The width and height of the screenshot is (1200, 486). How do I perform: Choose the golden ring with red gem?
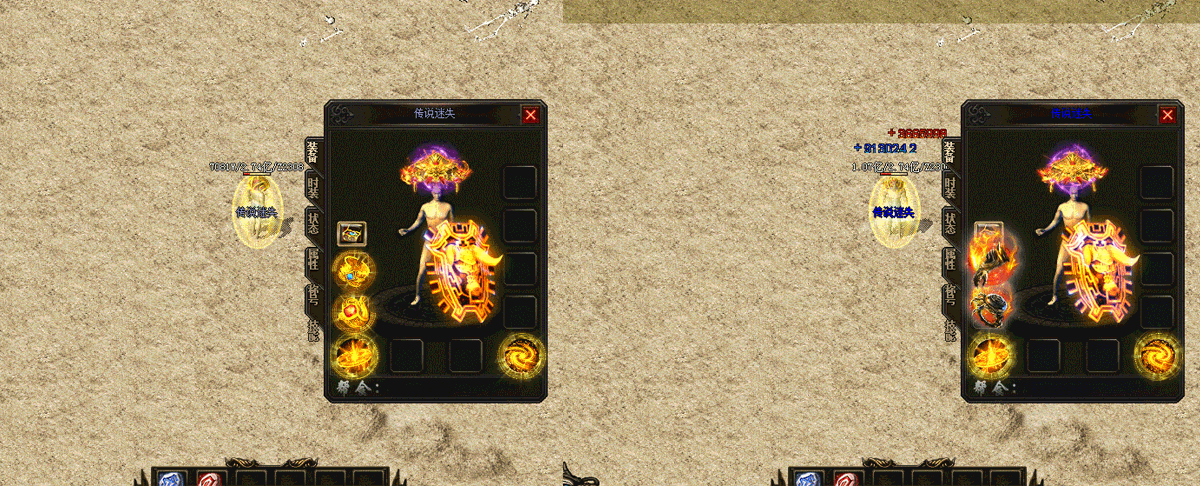click(x=353, y=313)
